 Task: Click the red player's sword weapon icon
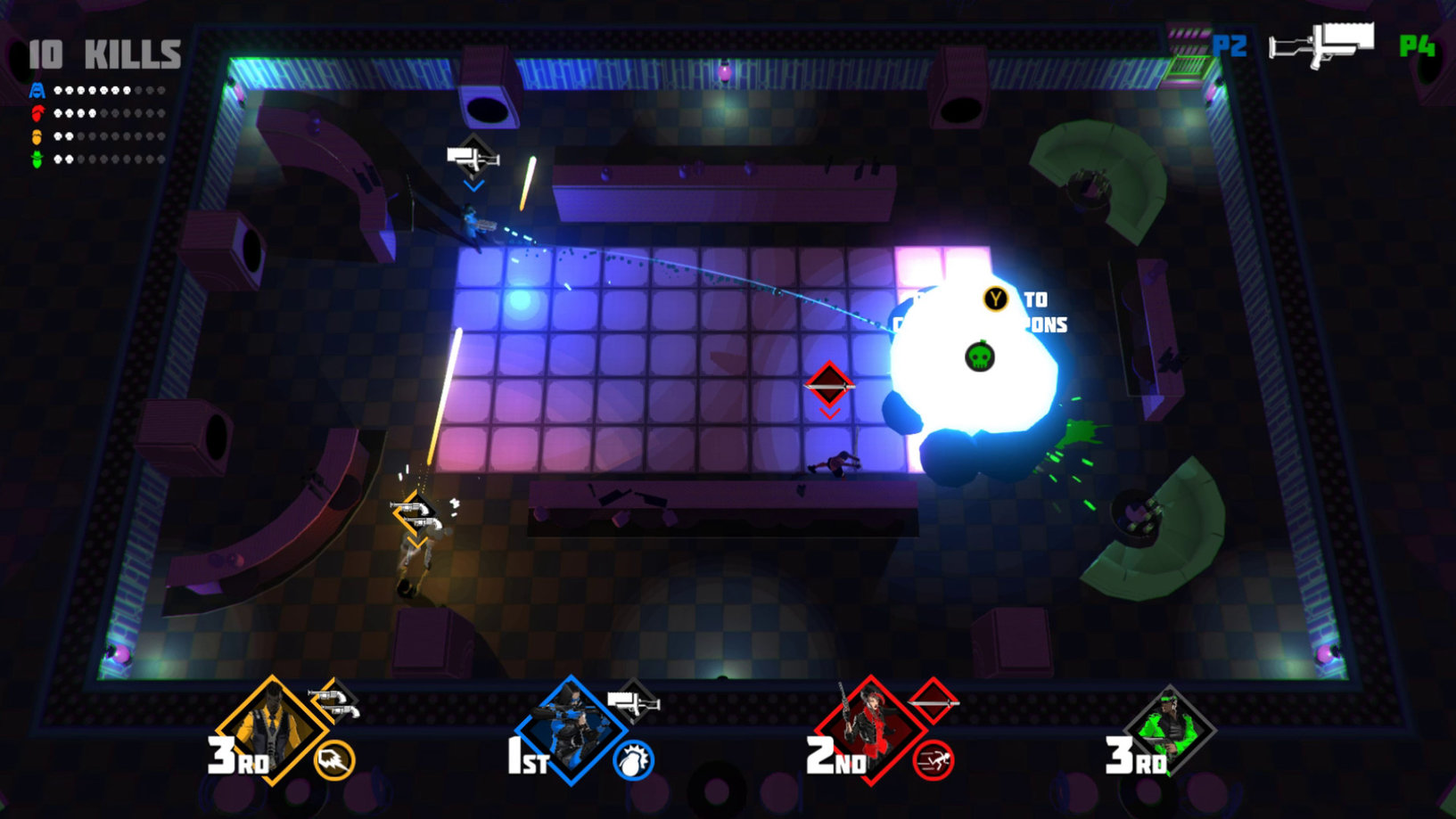click(x=933, y=702)
